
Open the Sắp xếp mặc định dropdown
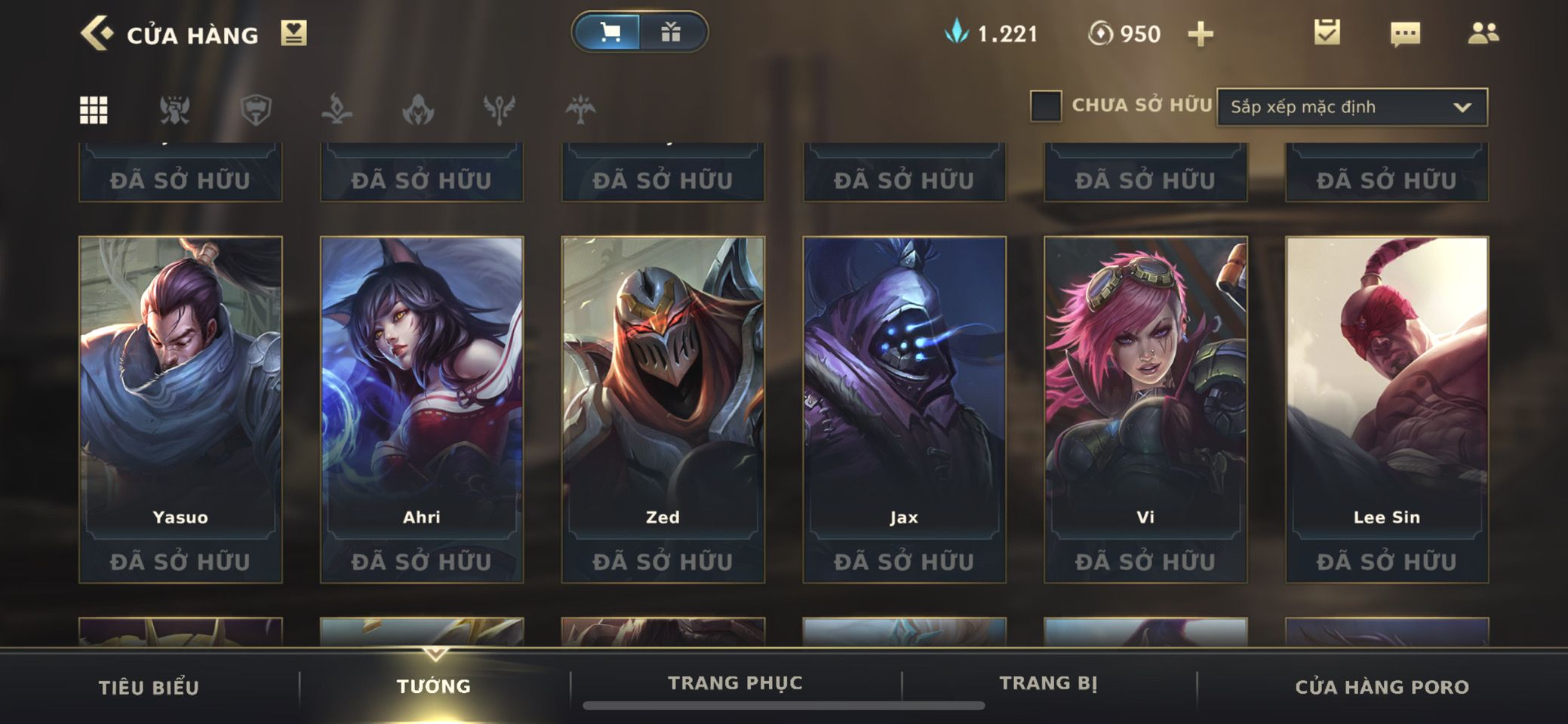pos(1351,107)
